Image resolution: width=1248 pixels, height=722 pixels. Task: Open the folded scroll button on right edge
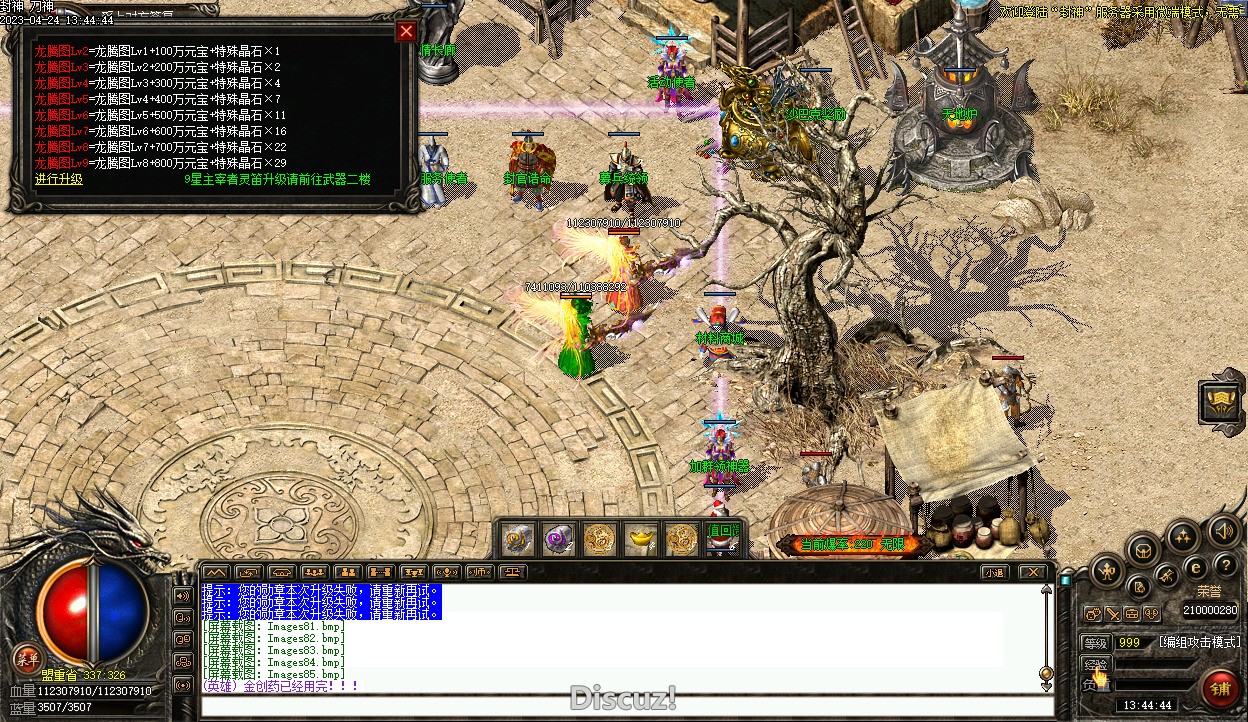[1222, 401]
